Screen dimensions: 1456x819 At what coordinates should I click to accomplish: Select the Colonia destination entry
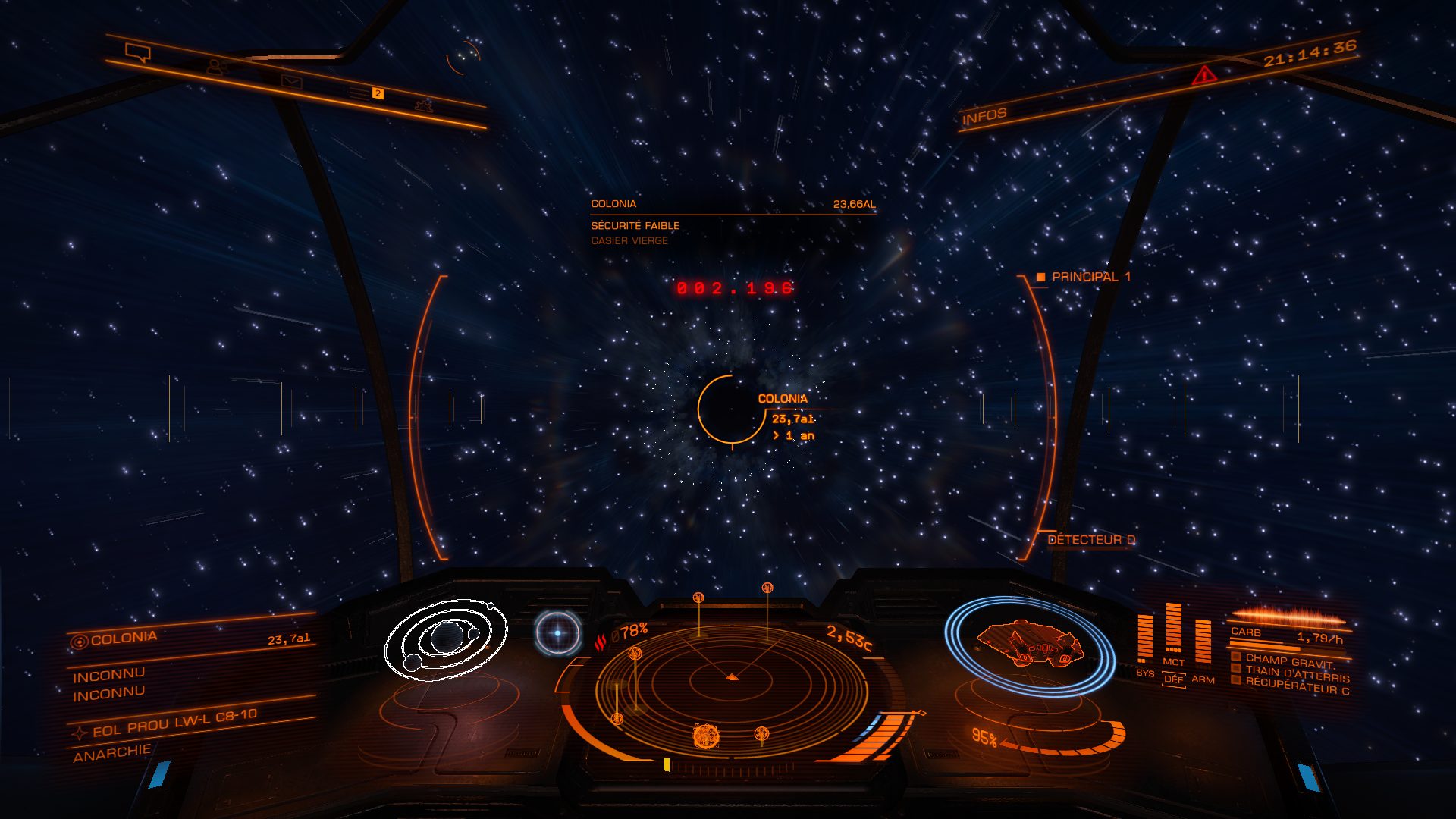124,639
